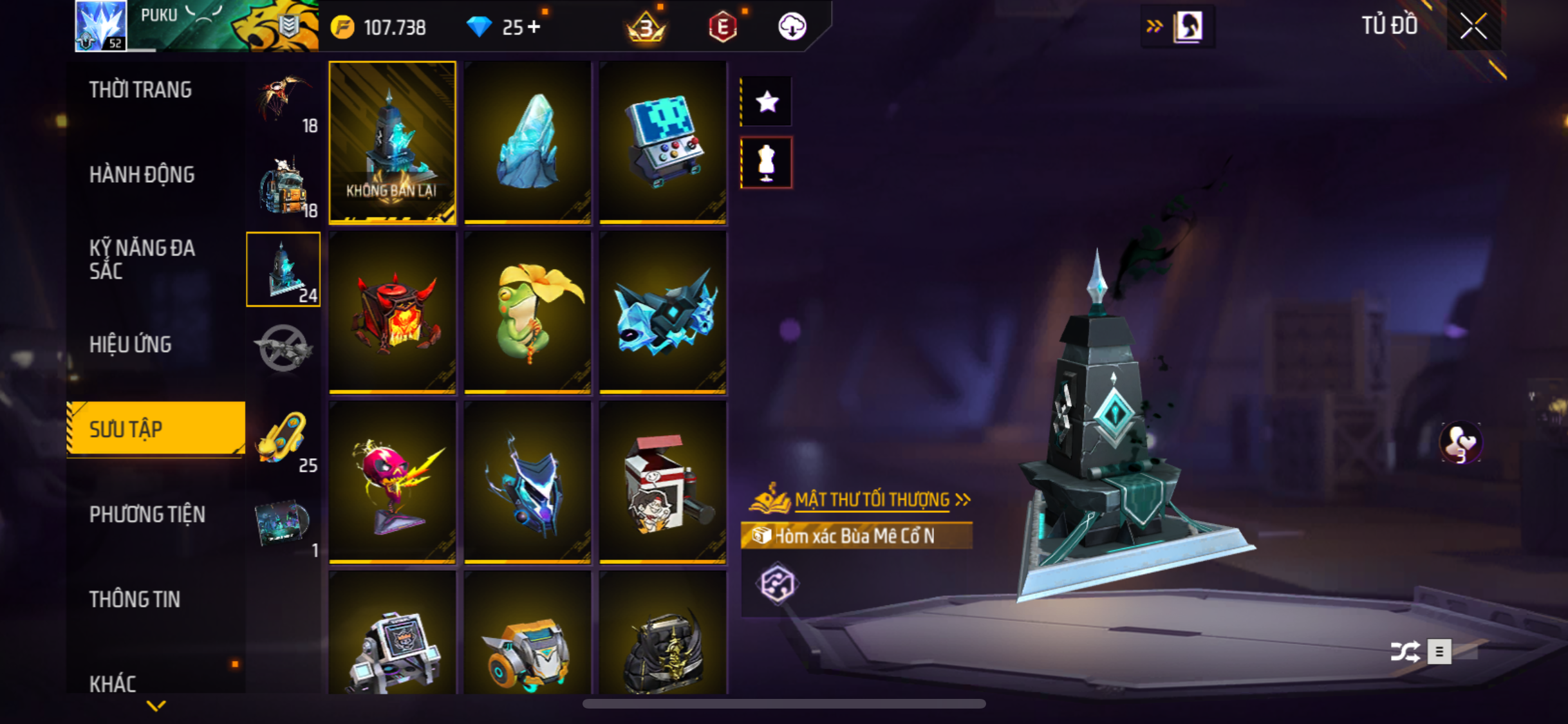The image size is (1568, 724).
Task: Choose the blue arcade machine loot box
Action: (x=662, y=142)
